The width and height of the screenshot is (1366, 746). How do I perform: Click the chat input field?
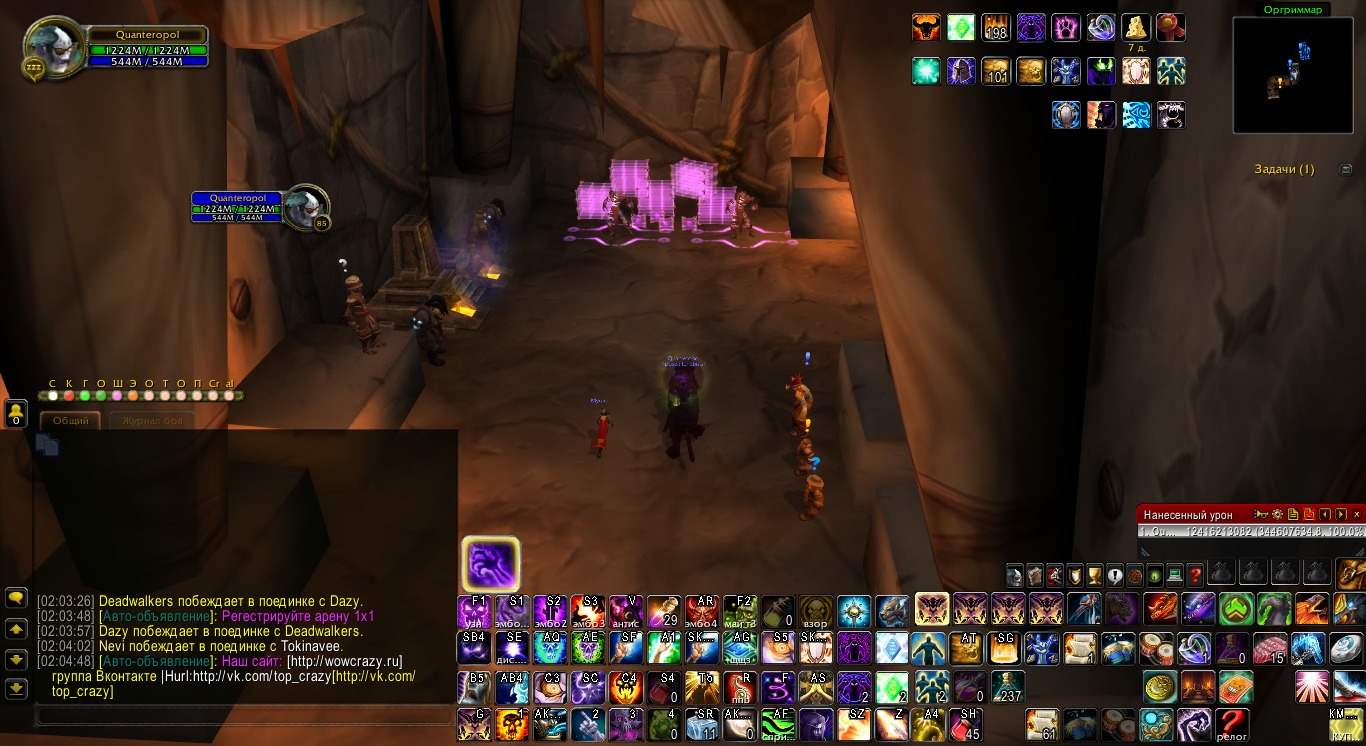240,715
